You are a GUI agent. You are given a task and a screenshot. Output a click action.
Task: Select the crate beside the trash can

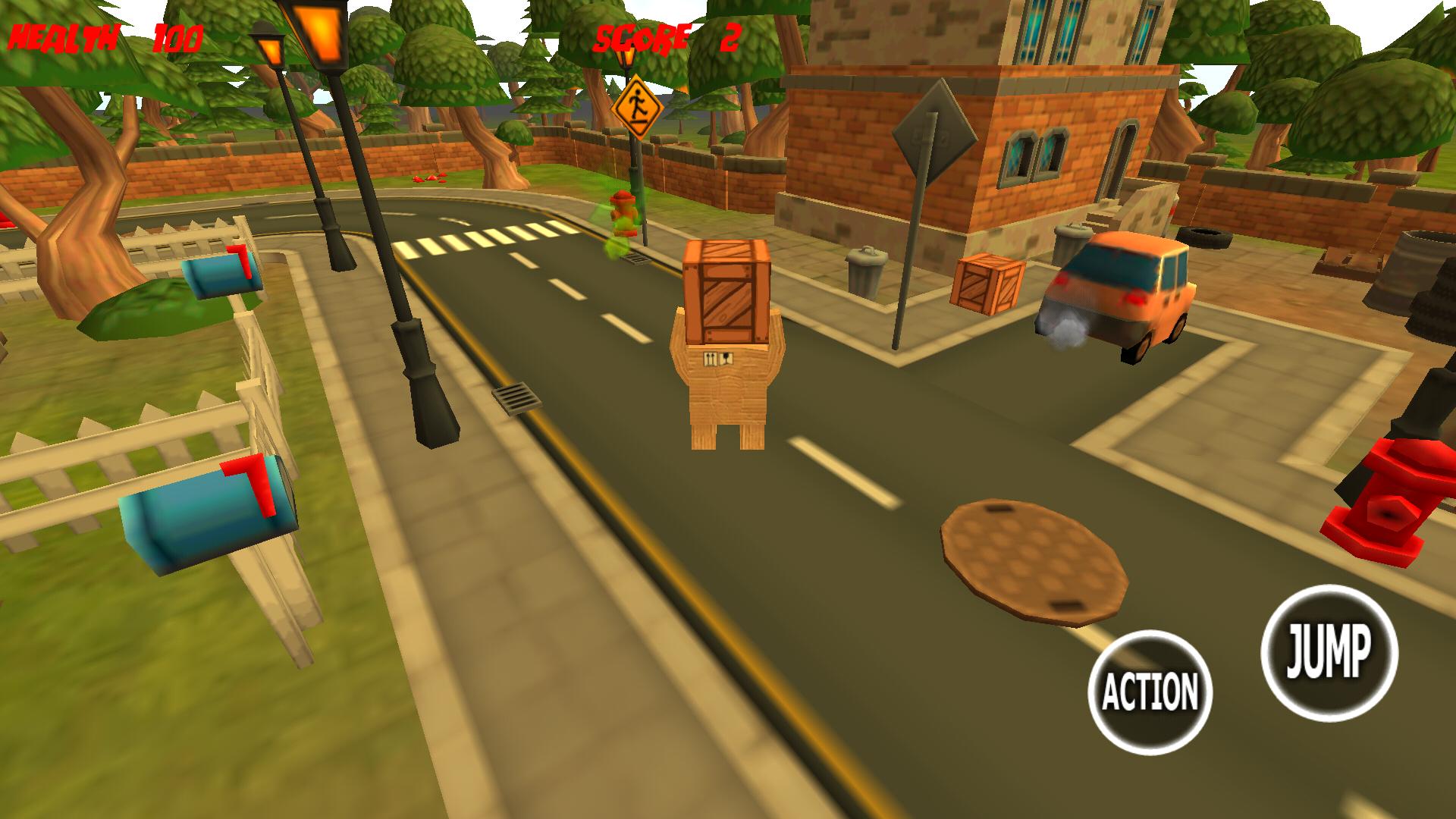(x=986, y=284)
